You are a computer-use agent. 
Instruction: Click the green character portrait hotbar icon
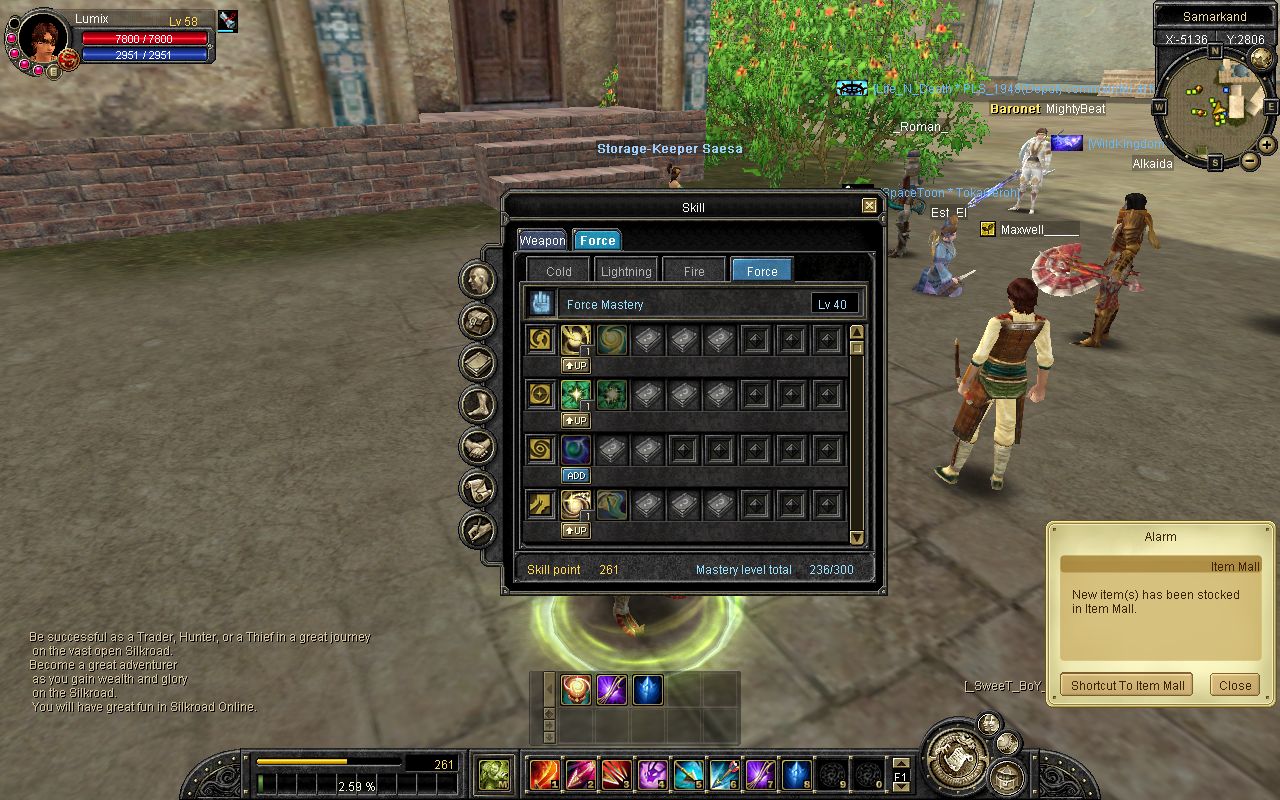click(x=493, y=774)
